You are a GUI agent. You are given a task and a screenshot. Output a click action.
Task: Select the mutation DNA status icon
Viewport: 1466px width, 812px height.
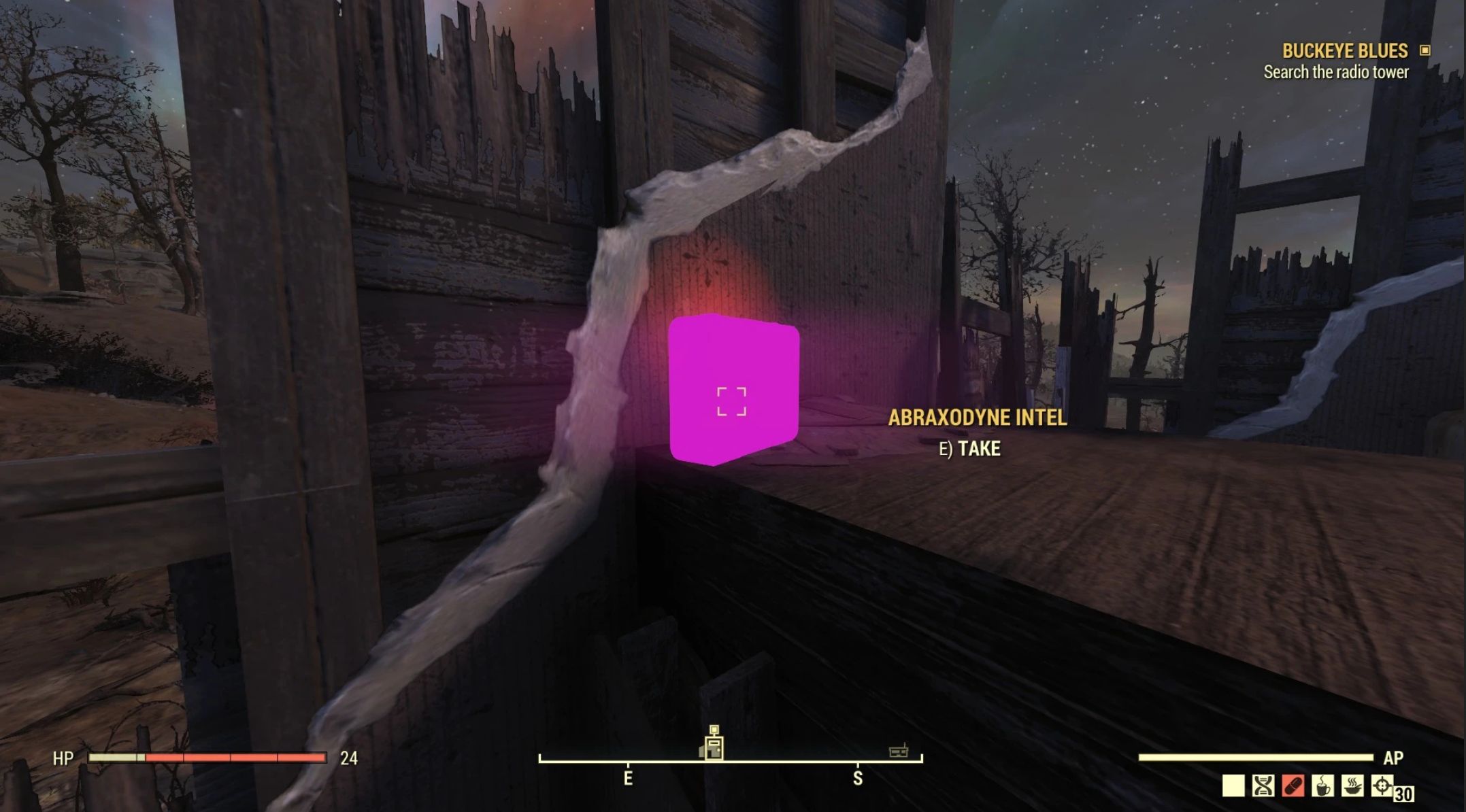point(1263,785)
